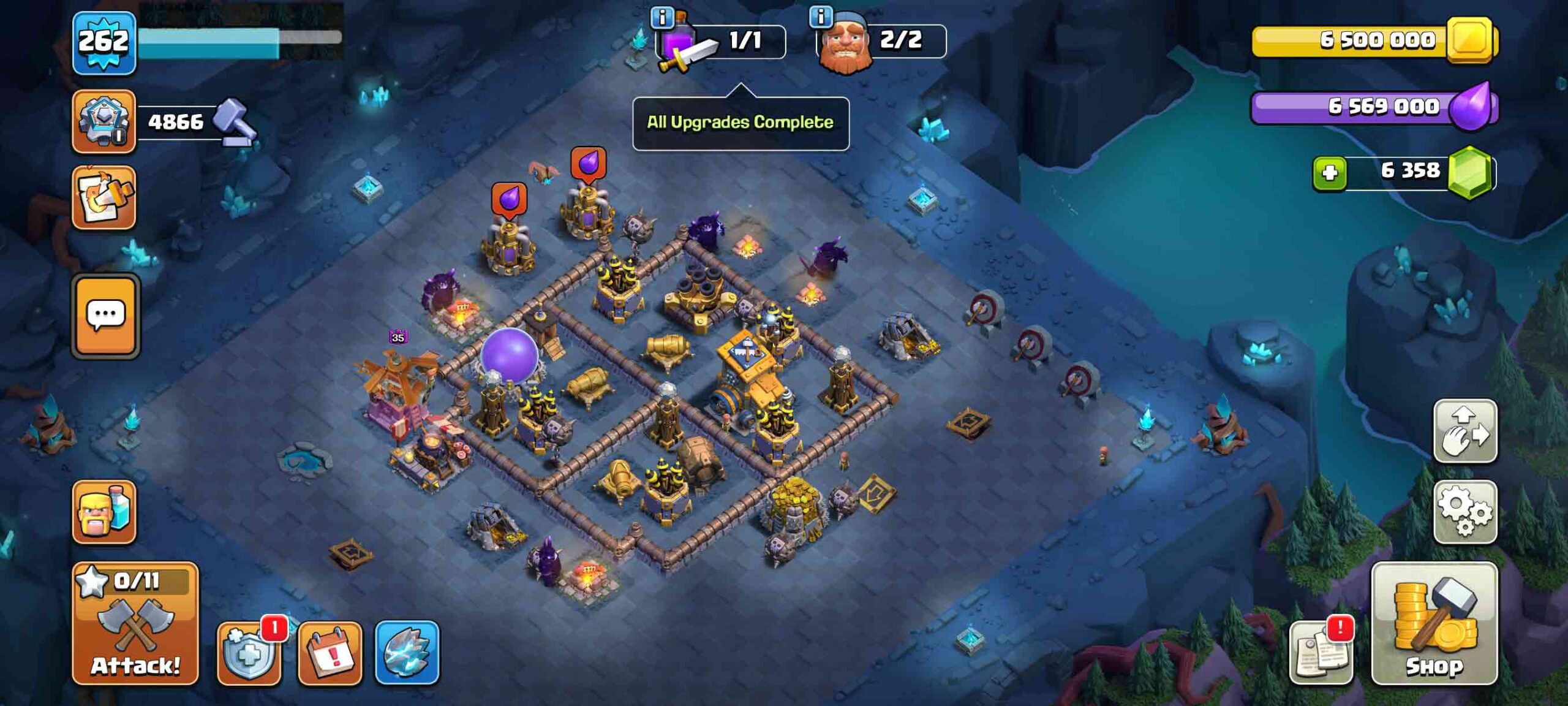Open the layout editor hand button
Image resolution: width=1568 pixels, height=706 pixels.
coord(1464,431)
